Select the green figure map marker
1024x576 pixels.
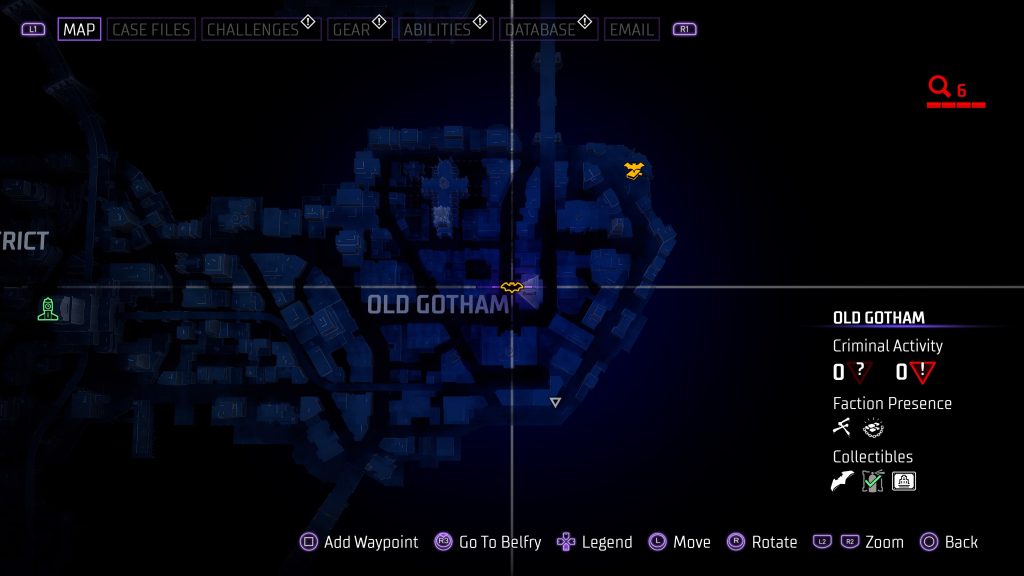(x=47, y=308)
